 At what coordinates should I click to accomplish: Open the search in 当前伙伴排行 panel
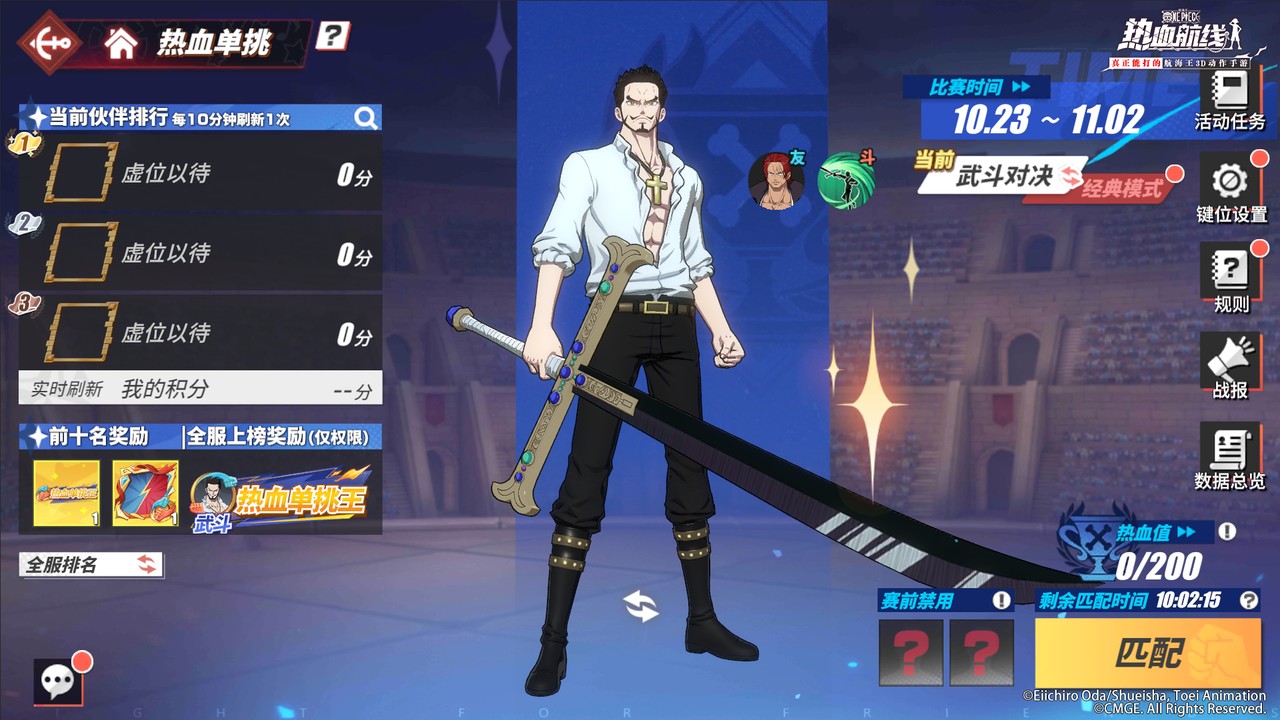click(x=368, y=117)
